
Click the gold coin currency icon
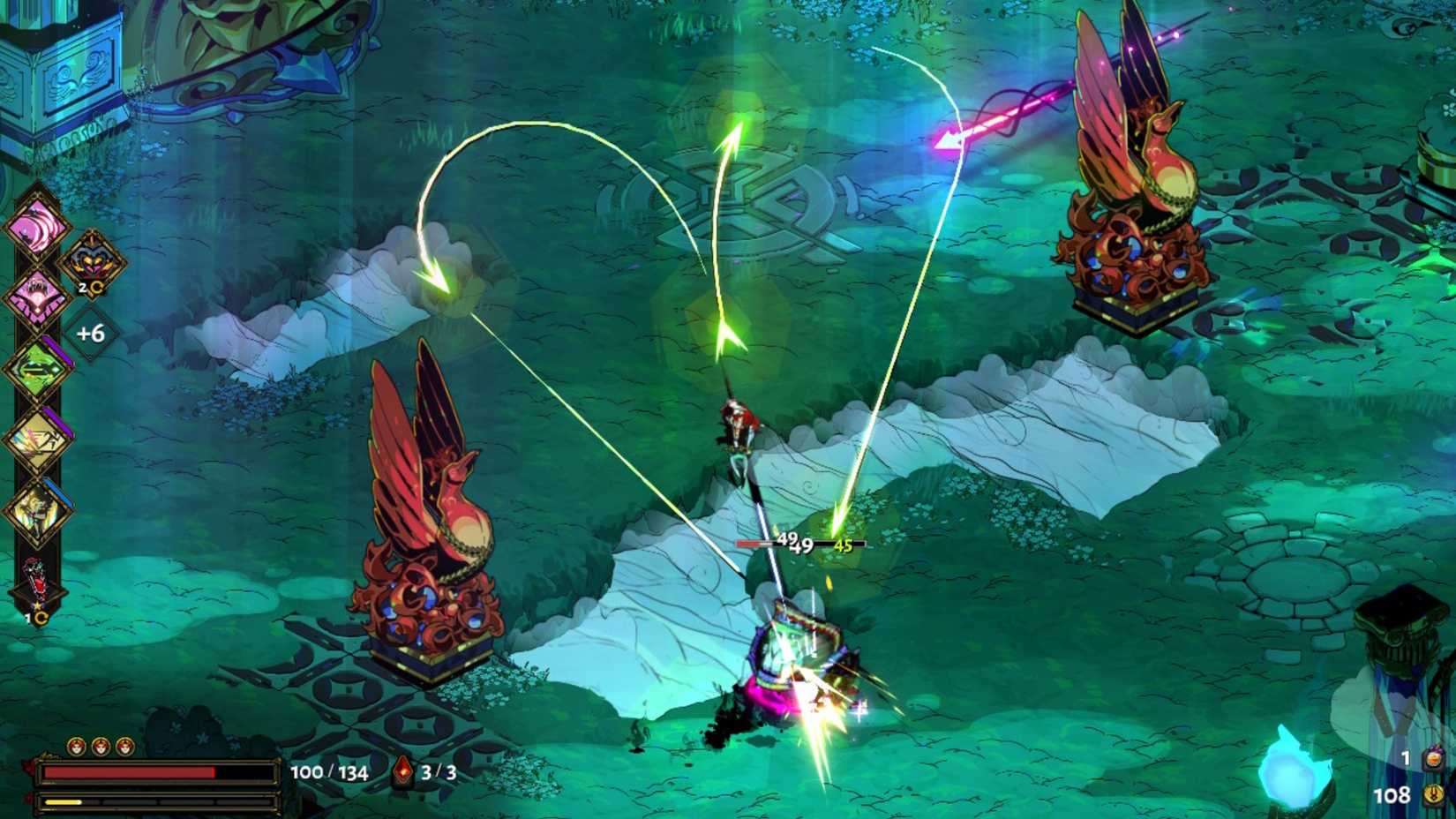pyautogui.click(x=1433, y=796)
